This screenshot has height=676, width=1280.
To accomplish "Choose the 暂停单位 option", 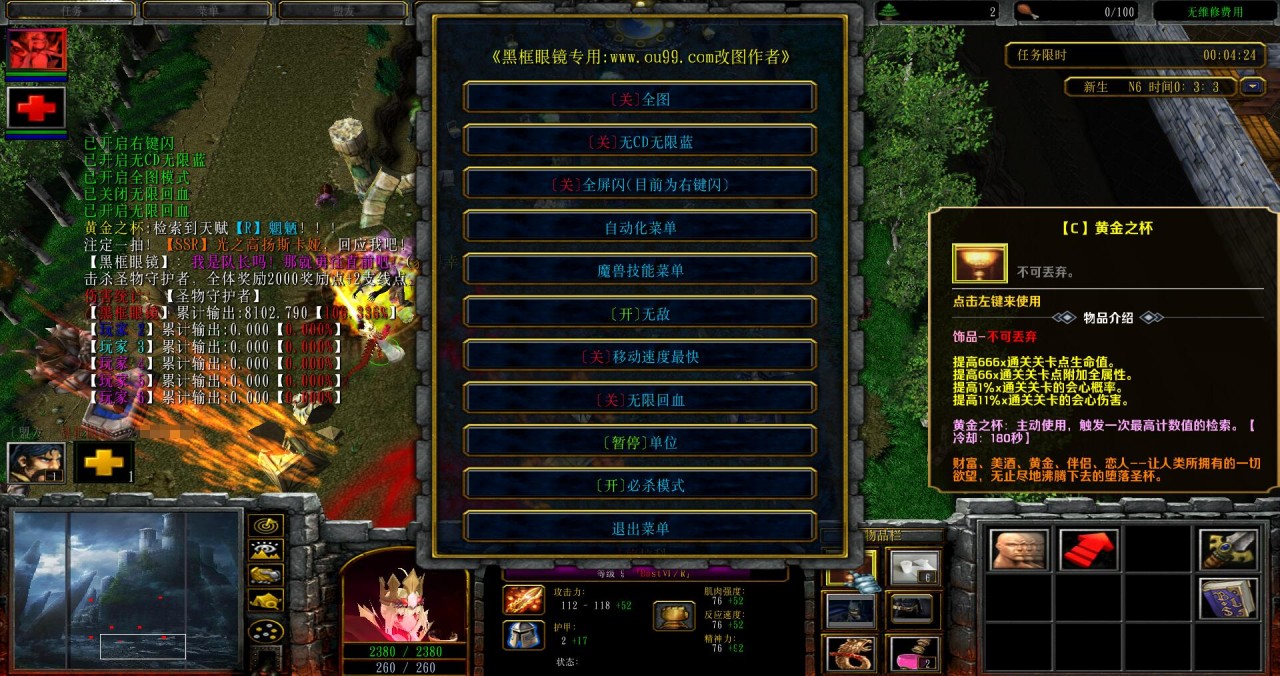I will pos(640,443).
